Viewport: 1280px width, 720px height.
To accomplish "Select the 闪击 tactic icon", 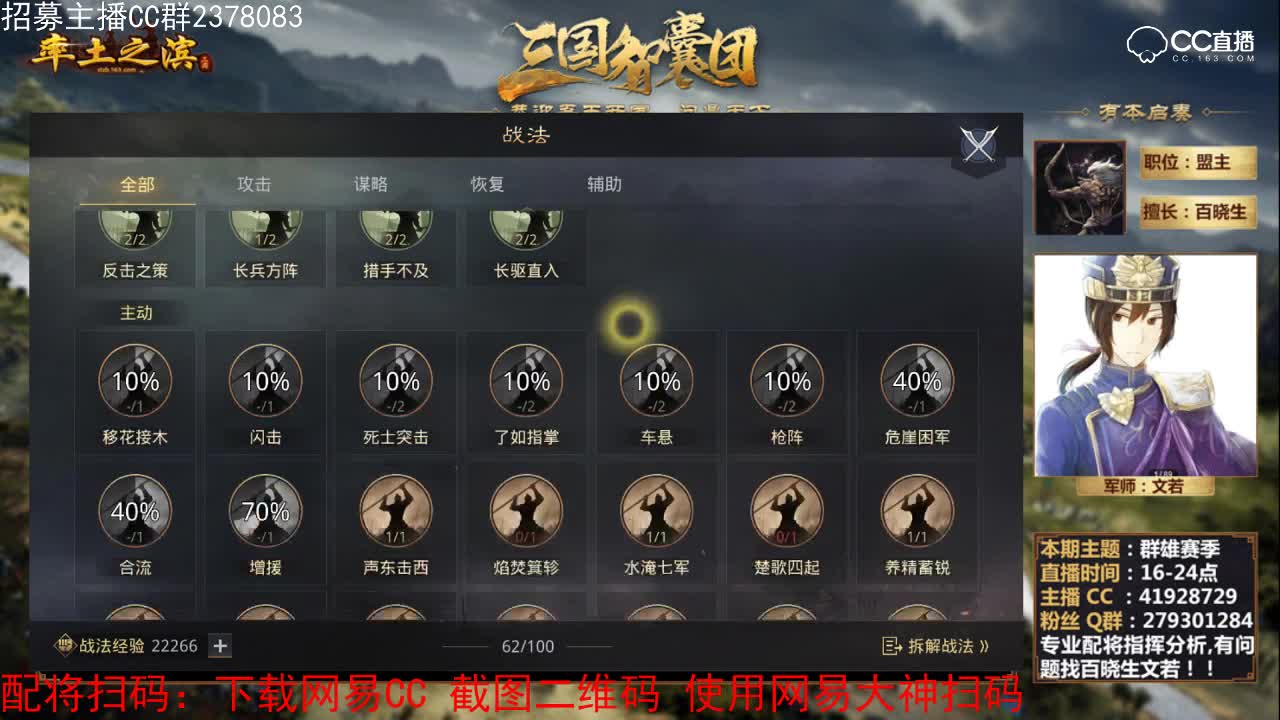I will click(265, 381).
